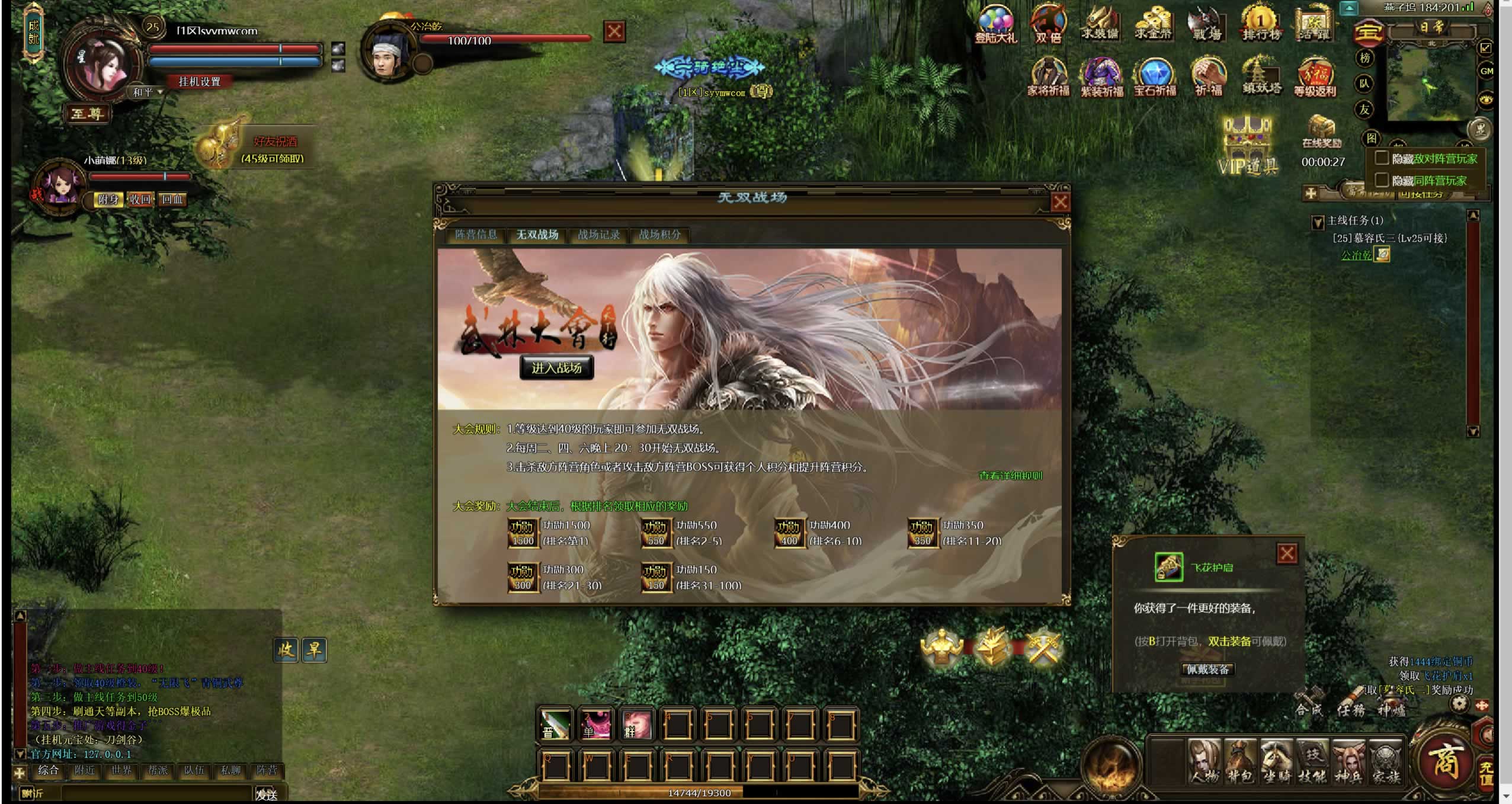Toggle hide enemy faction players checkbox

pyautogui.click(x=1382, y=158)
